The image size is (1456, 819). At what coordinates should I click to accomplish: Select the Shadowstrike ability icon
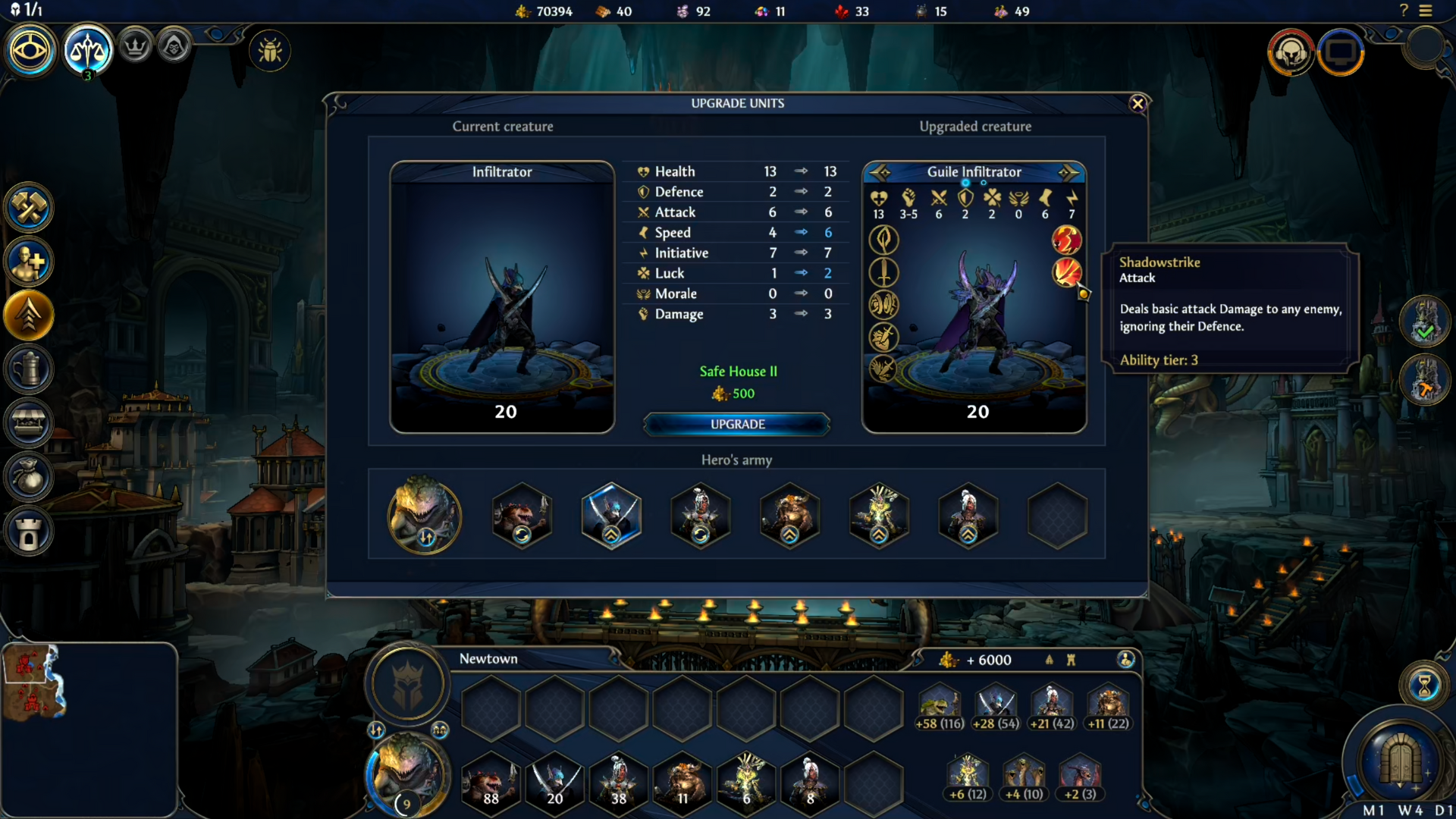[x=1066, y=272]
